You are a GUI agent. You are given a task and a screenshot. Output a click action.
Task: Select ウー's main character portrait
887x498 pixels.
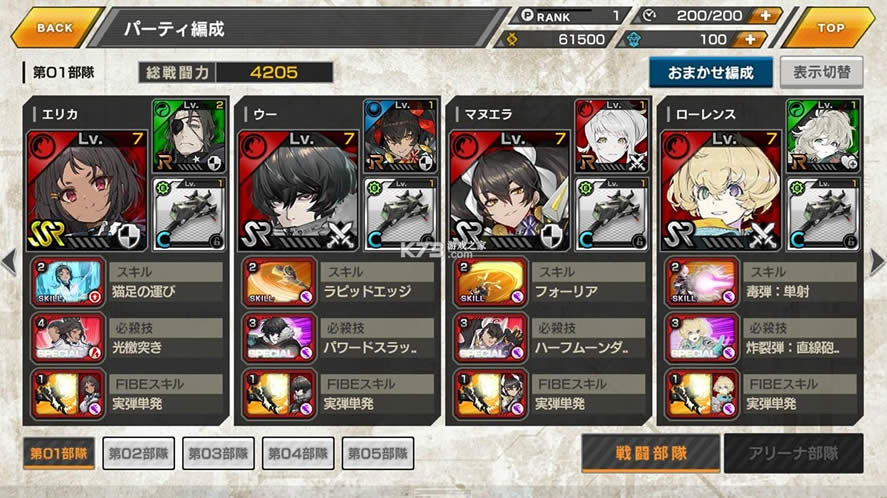298,190
